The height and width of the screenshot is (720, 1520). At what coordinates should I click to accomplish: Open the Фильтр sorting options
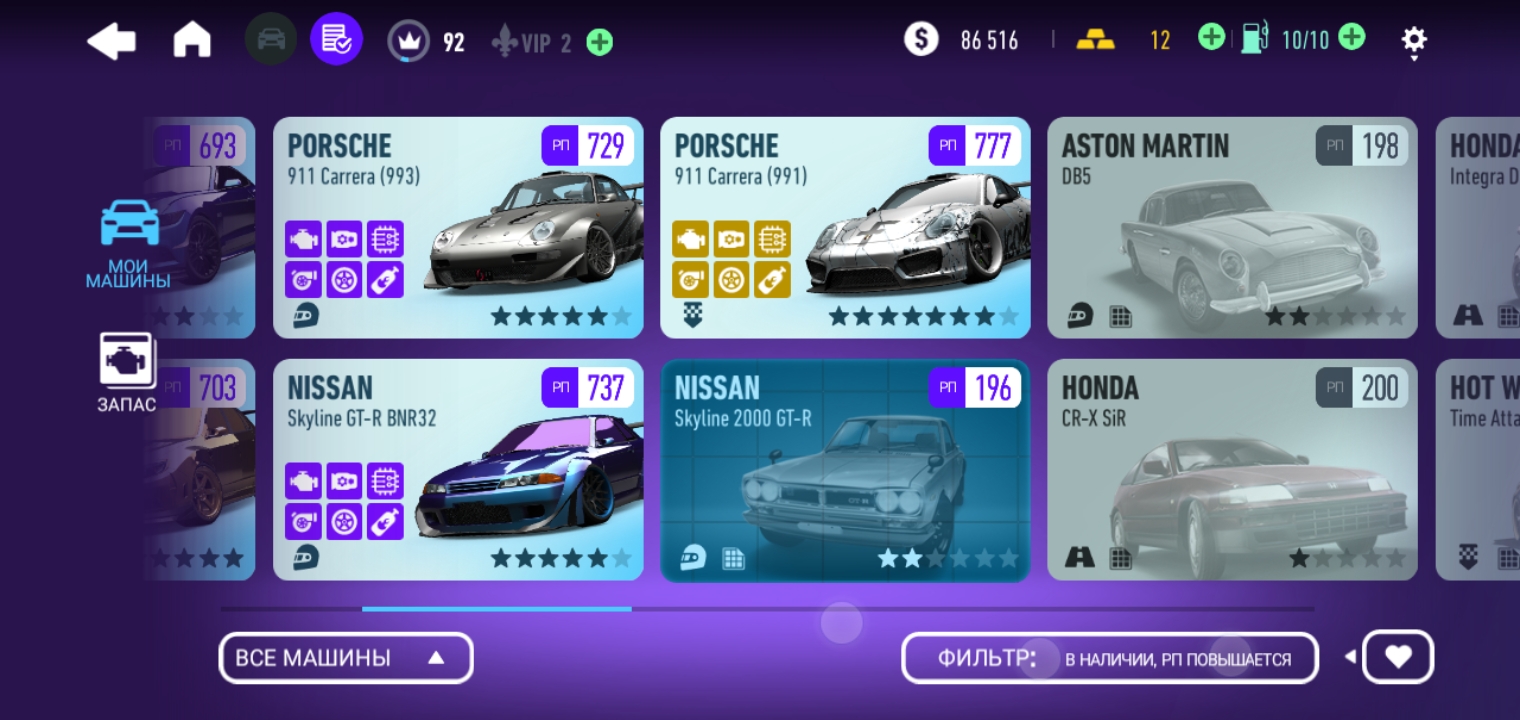(x=1109, y=658)
